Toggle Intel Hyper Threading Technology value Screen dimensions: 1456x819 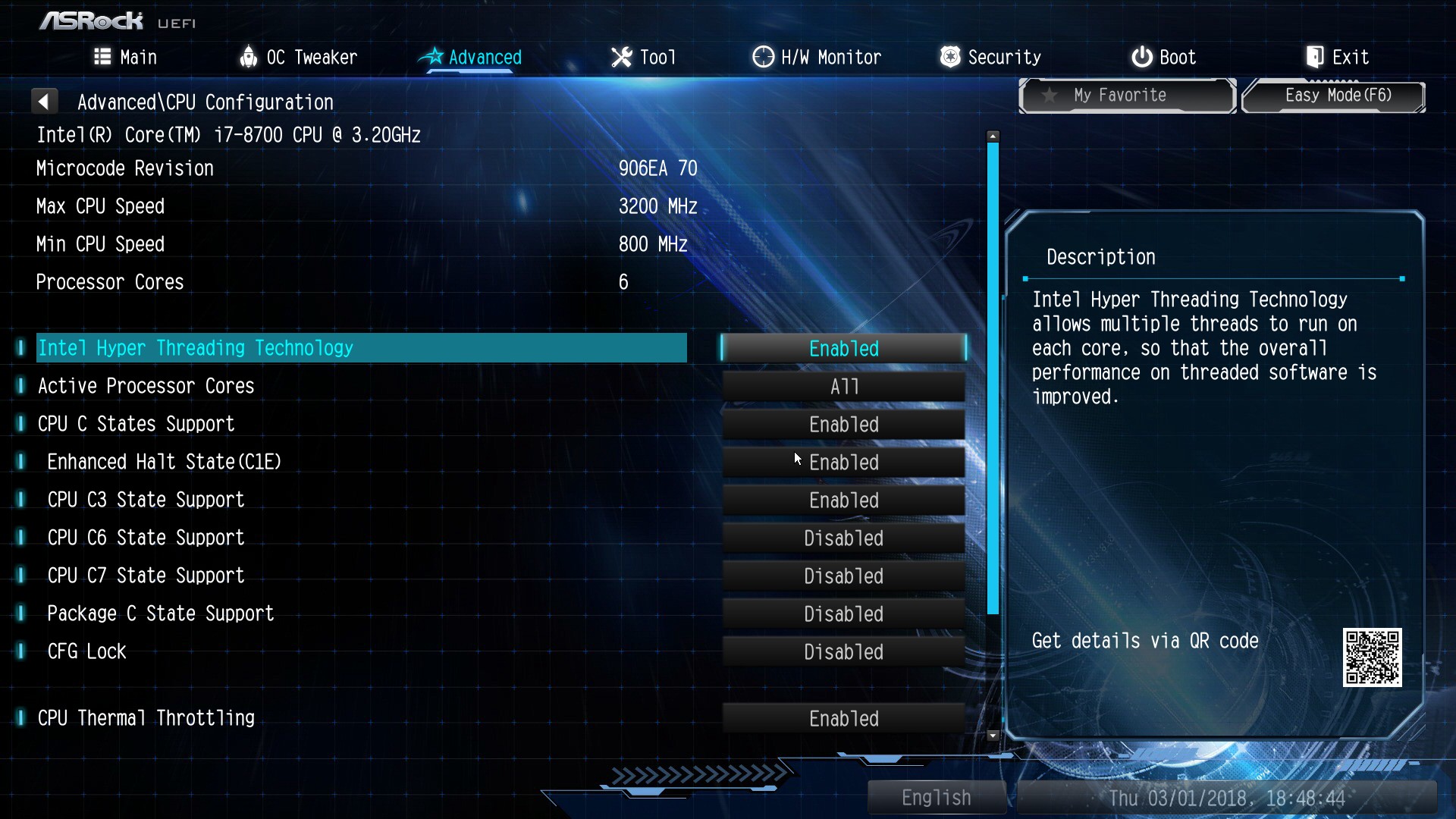pos(843,348)
